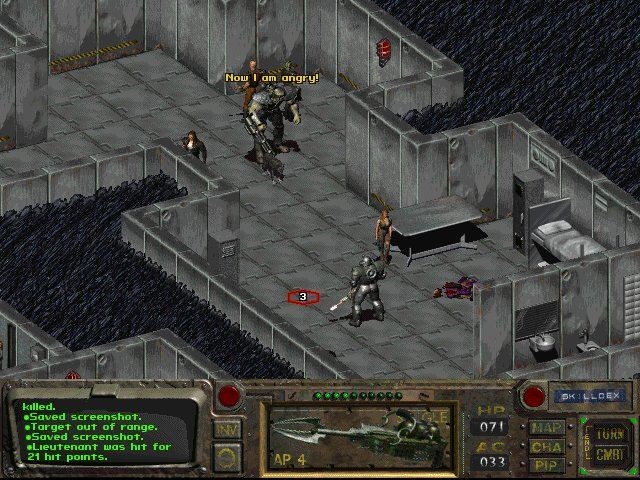This screenshot has width=640, height=480.
Task: Open the PIP-Boy button
Action: click(546, 464)
